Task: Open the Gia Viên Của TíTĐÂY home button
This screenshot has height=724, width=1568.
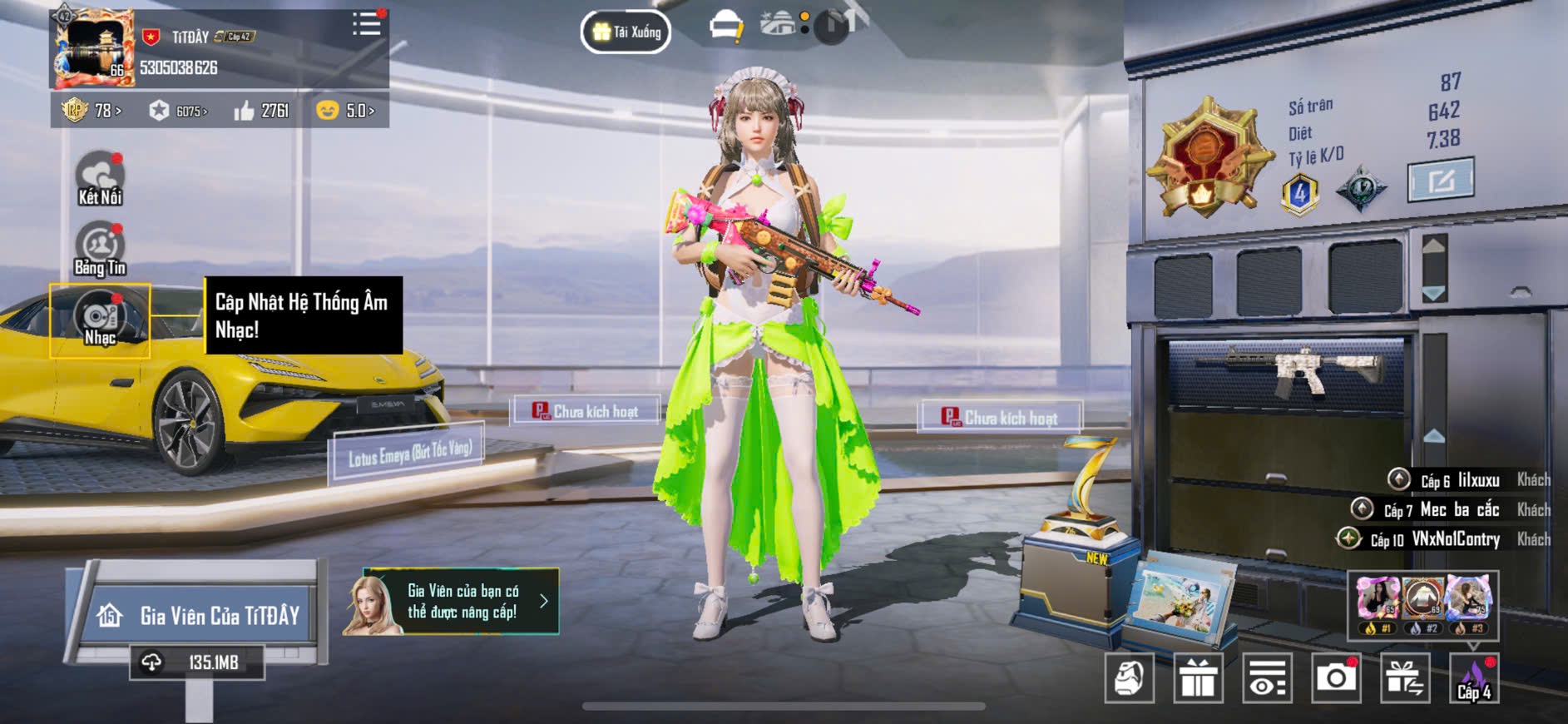Action: [x=200, y=615]
